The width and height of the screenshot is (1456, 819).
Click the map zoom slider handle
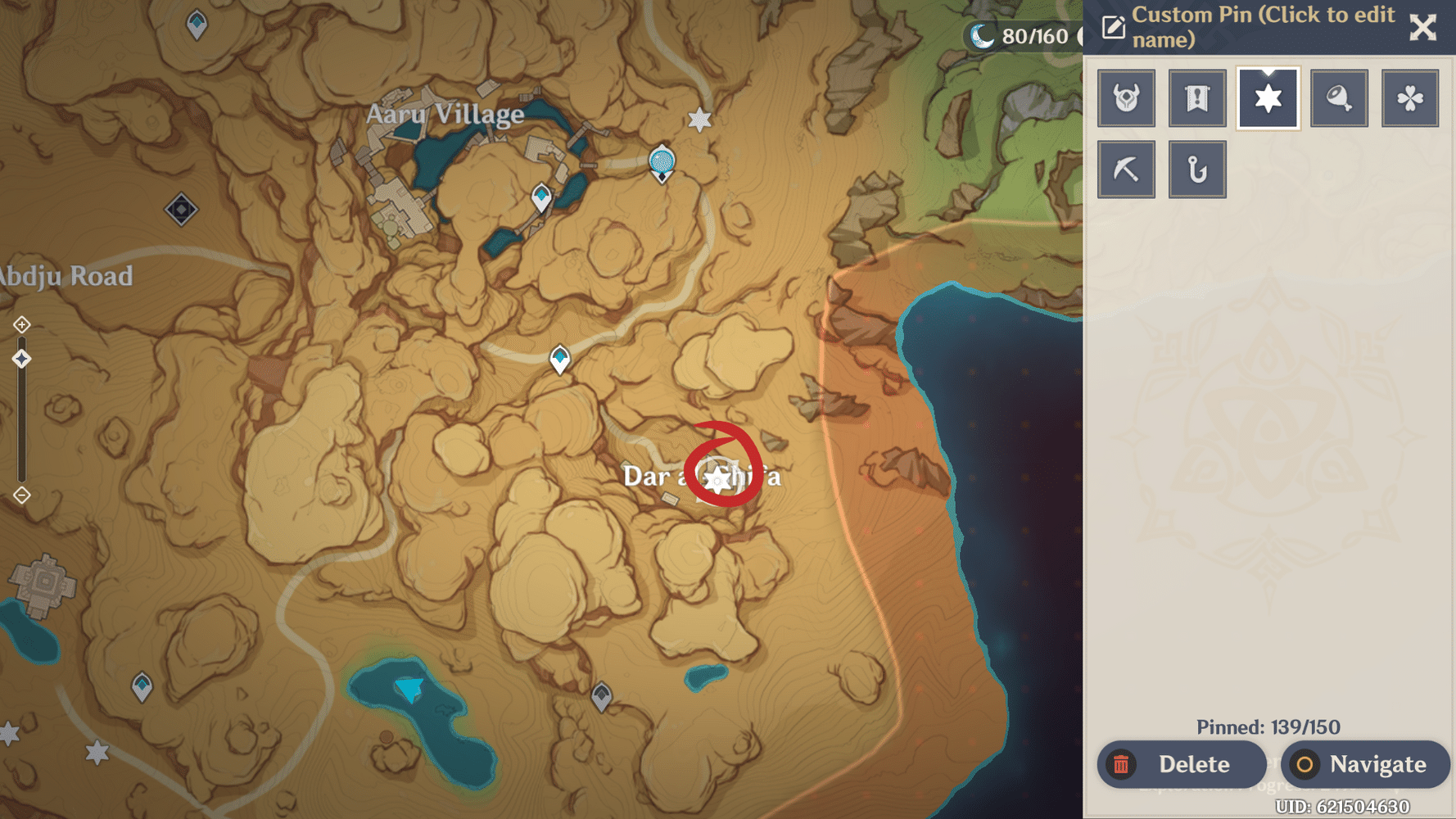[x=20, y=357]
